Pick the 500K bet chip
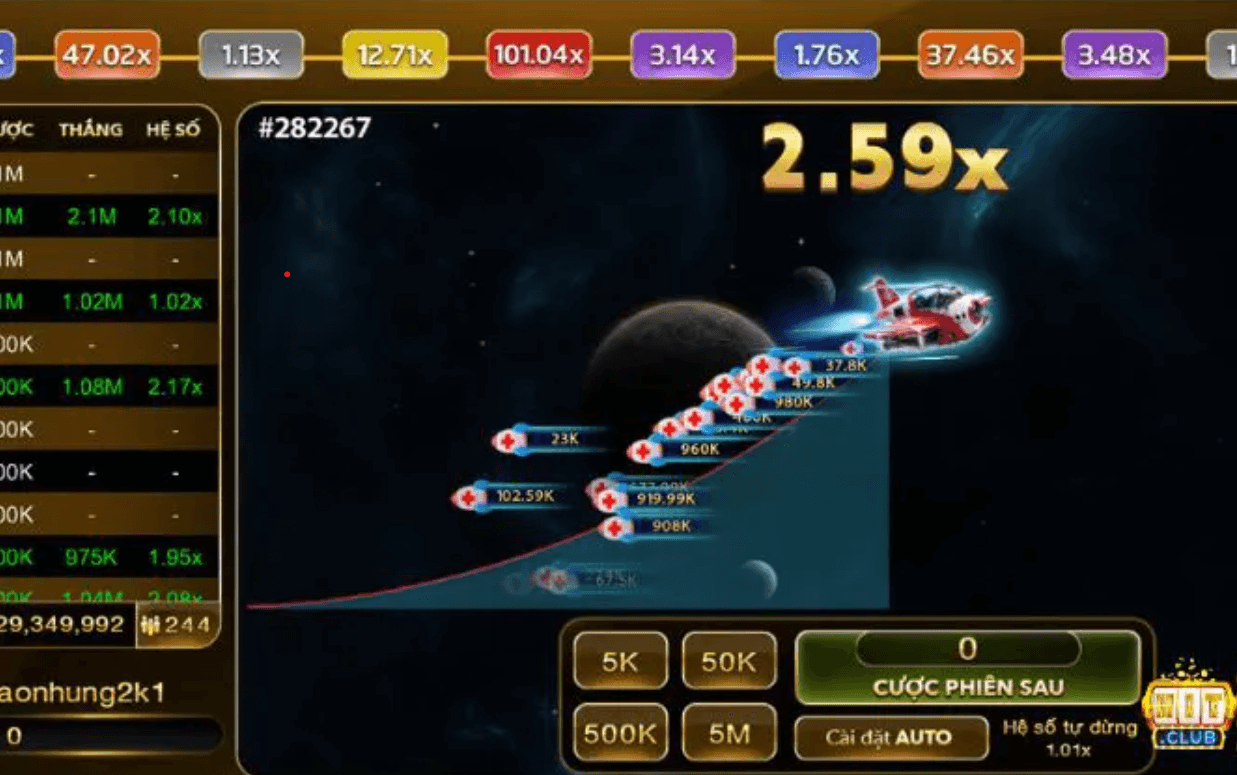Screen dimensions: 1237x775 click(620, 733)
